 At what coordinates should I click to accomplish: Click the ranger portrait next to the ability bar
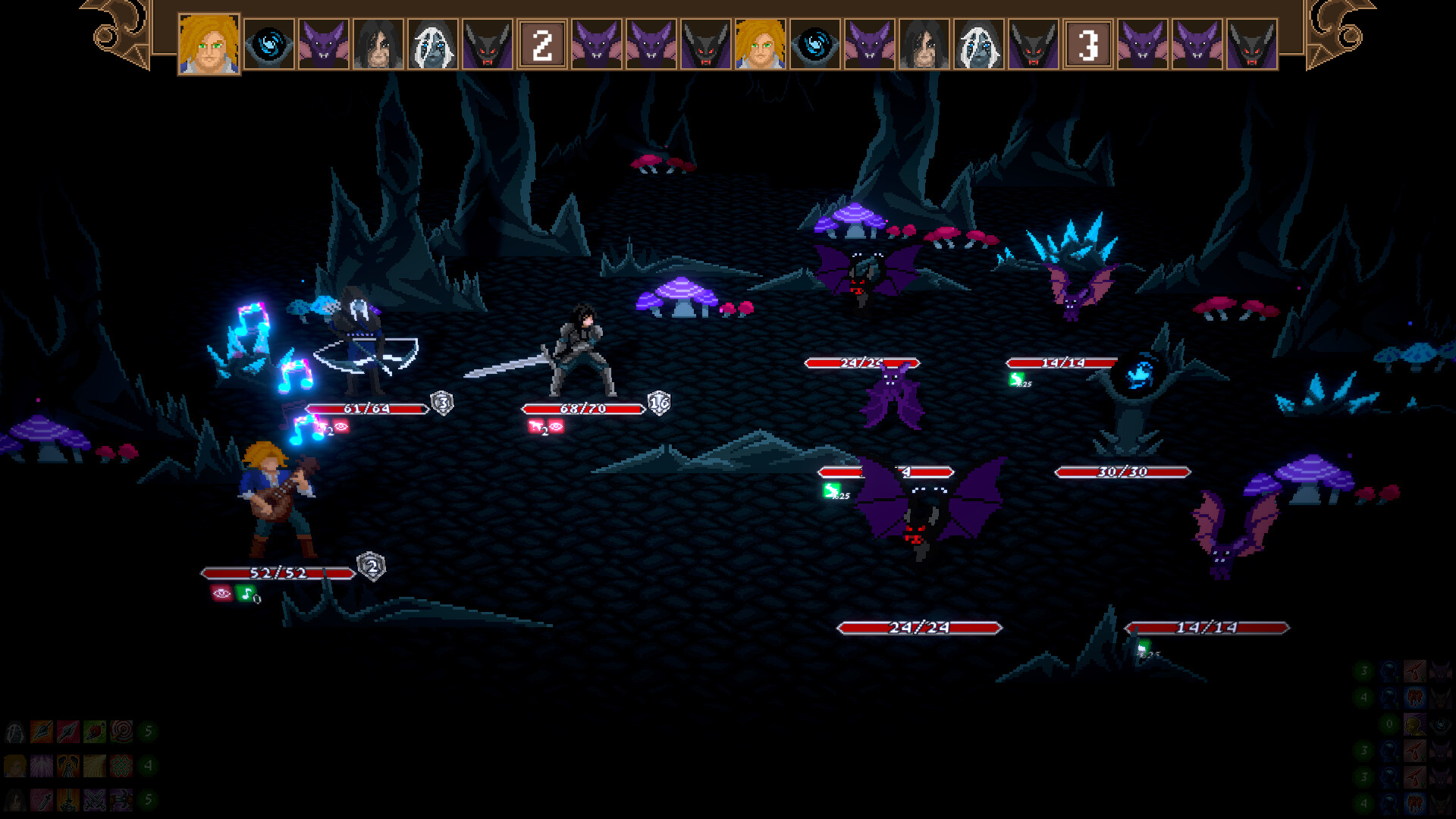pyautogui.click(x=15, y=732)
